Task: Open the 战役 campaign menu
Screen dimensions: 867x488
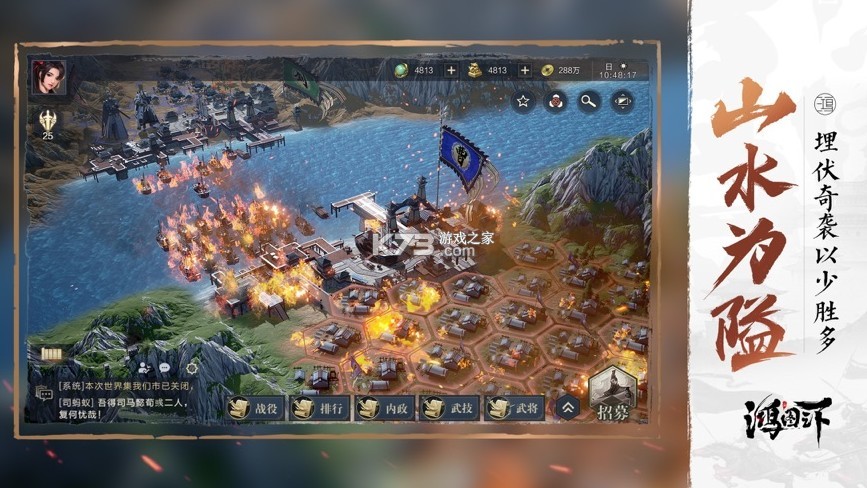Action: (253, 407)
